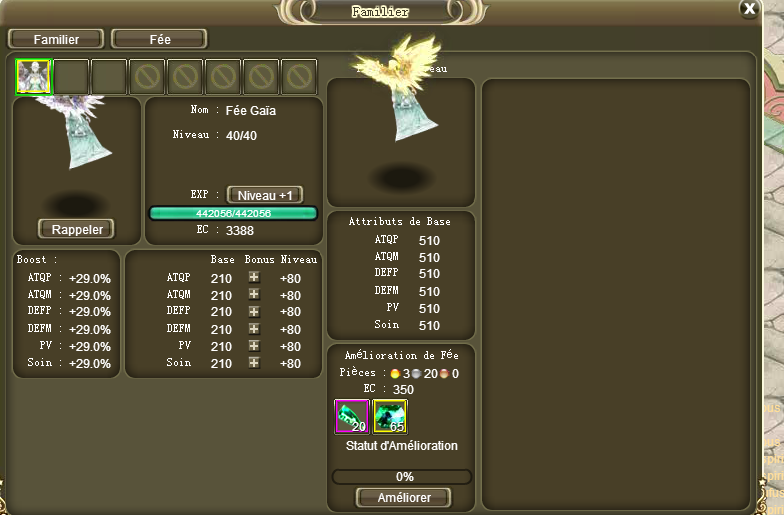784x515 pixels.
Task: Add bonus point to ATQM
Action: click(254, 294)
